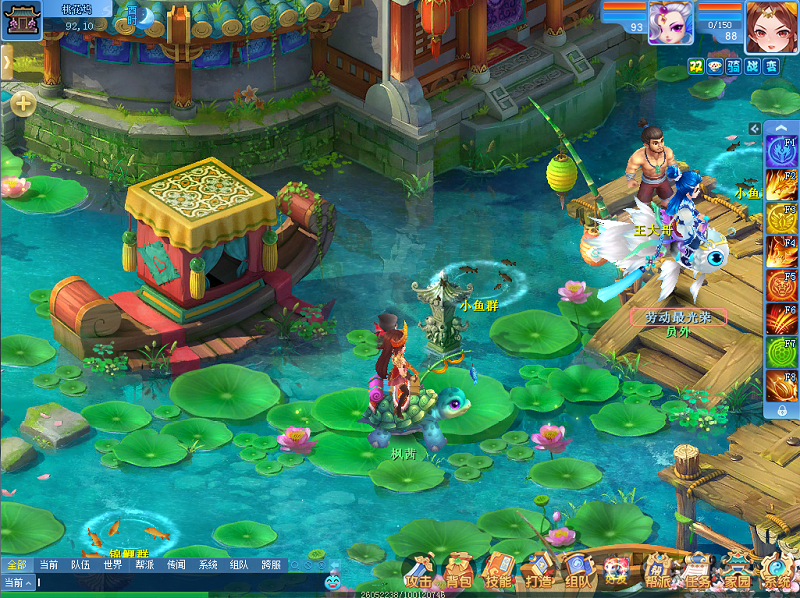Click the round golden plus button

[x=23, y=102]
